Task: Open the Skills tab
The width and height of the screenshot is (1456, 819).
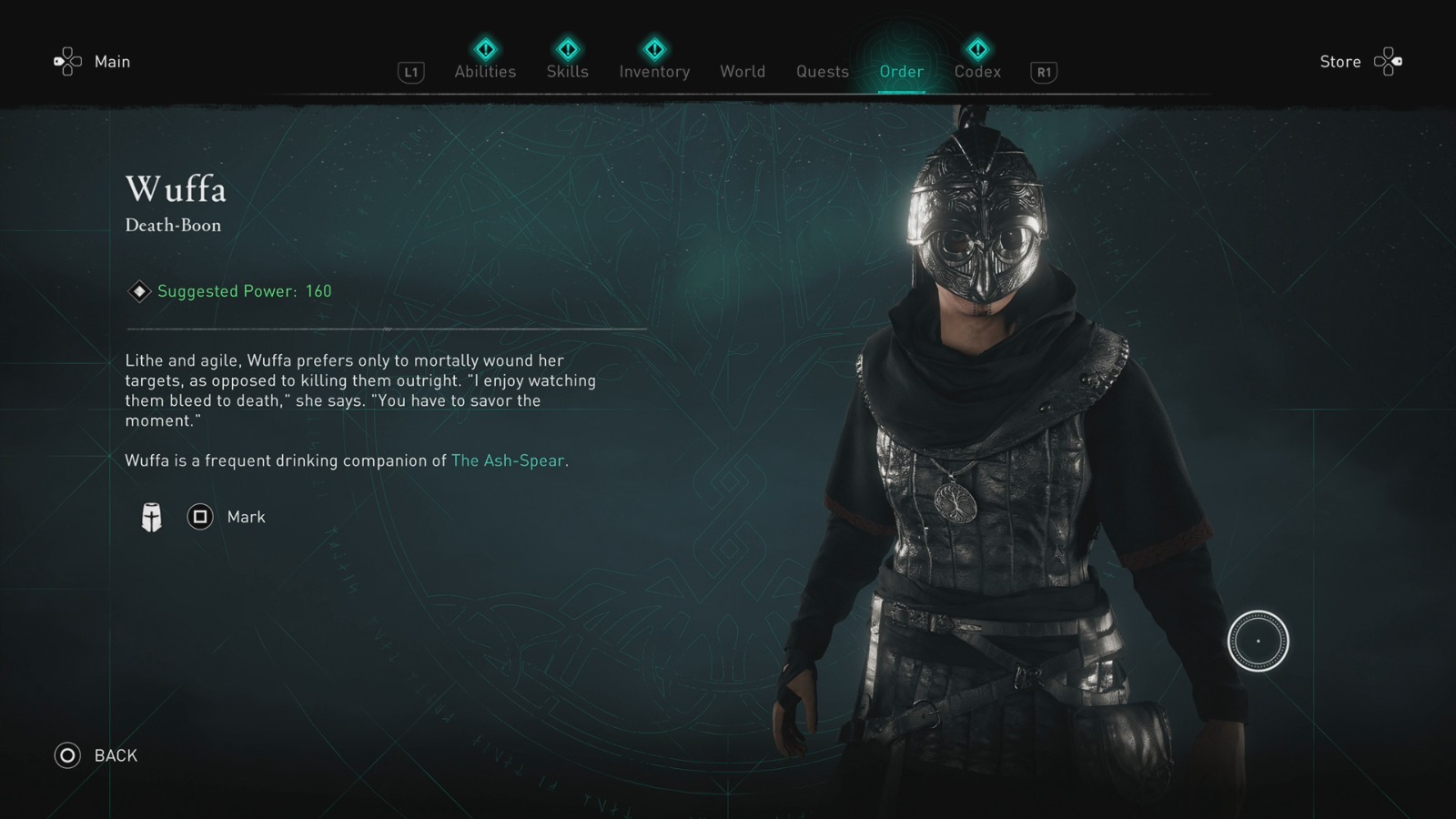Action: [x=567, y=72]
